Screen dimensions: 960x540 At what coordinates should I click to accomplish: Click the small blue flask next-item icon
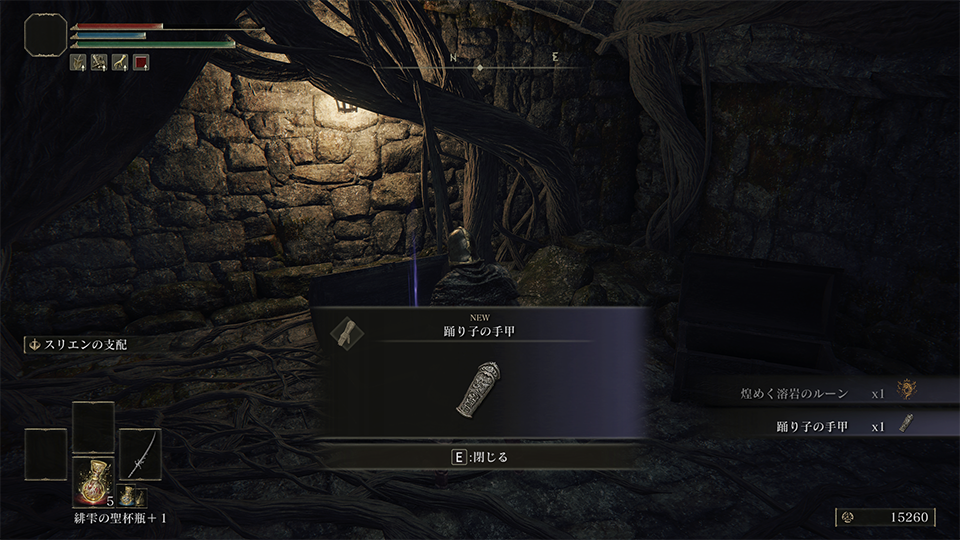(129, 495)
